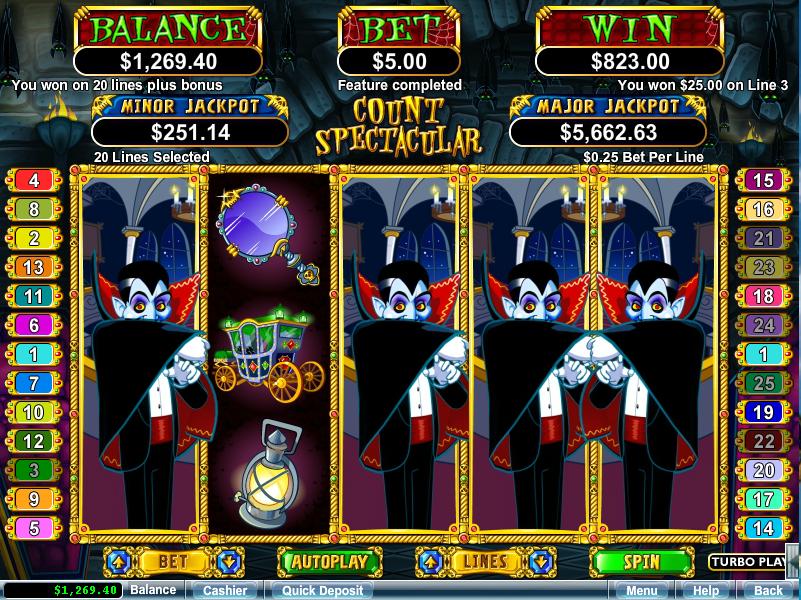Start Autoplay mode
Image resolution: width=801 pixels, height=600 pixels.
coord(329,561)
